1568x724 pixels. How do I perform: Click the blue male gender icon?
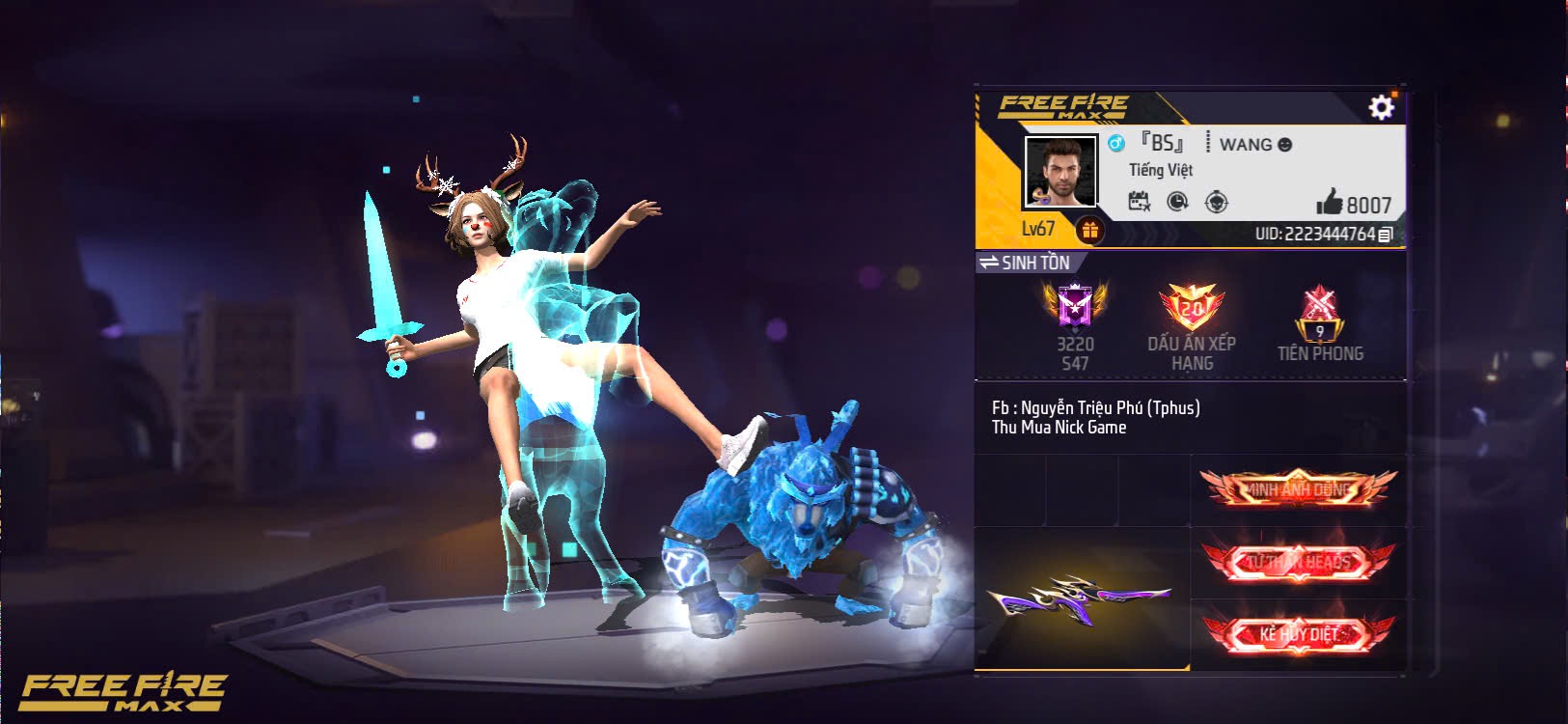(1117, 143)
